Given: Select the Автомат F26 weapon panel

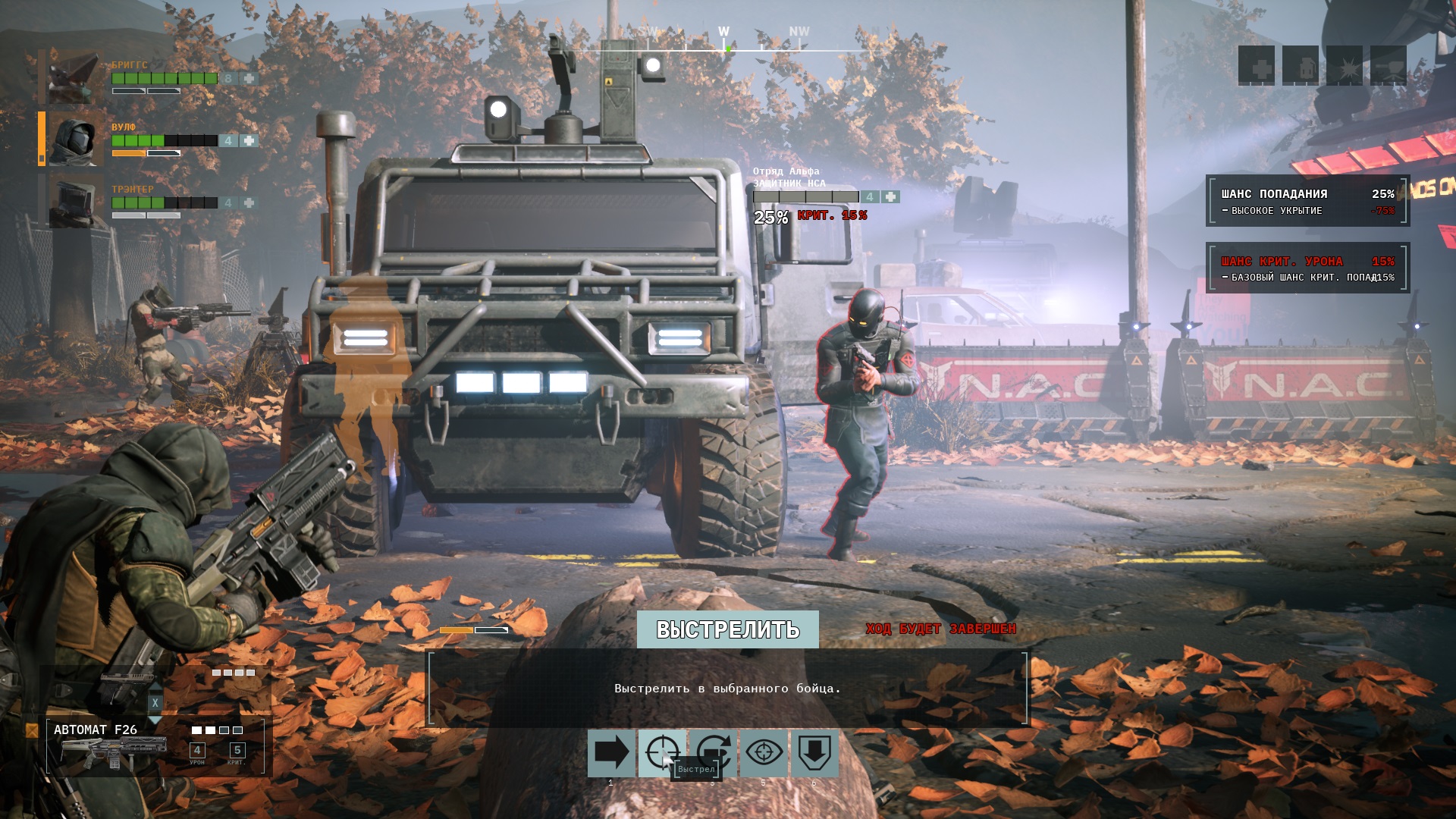Looking at the screenshot, I should [155, 747].
